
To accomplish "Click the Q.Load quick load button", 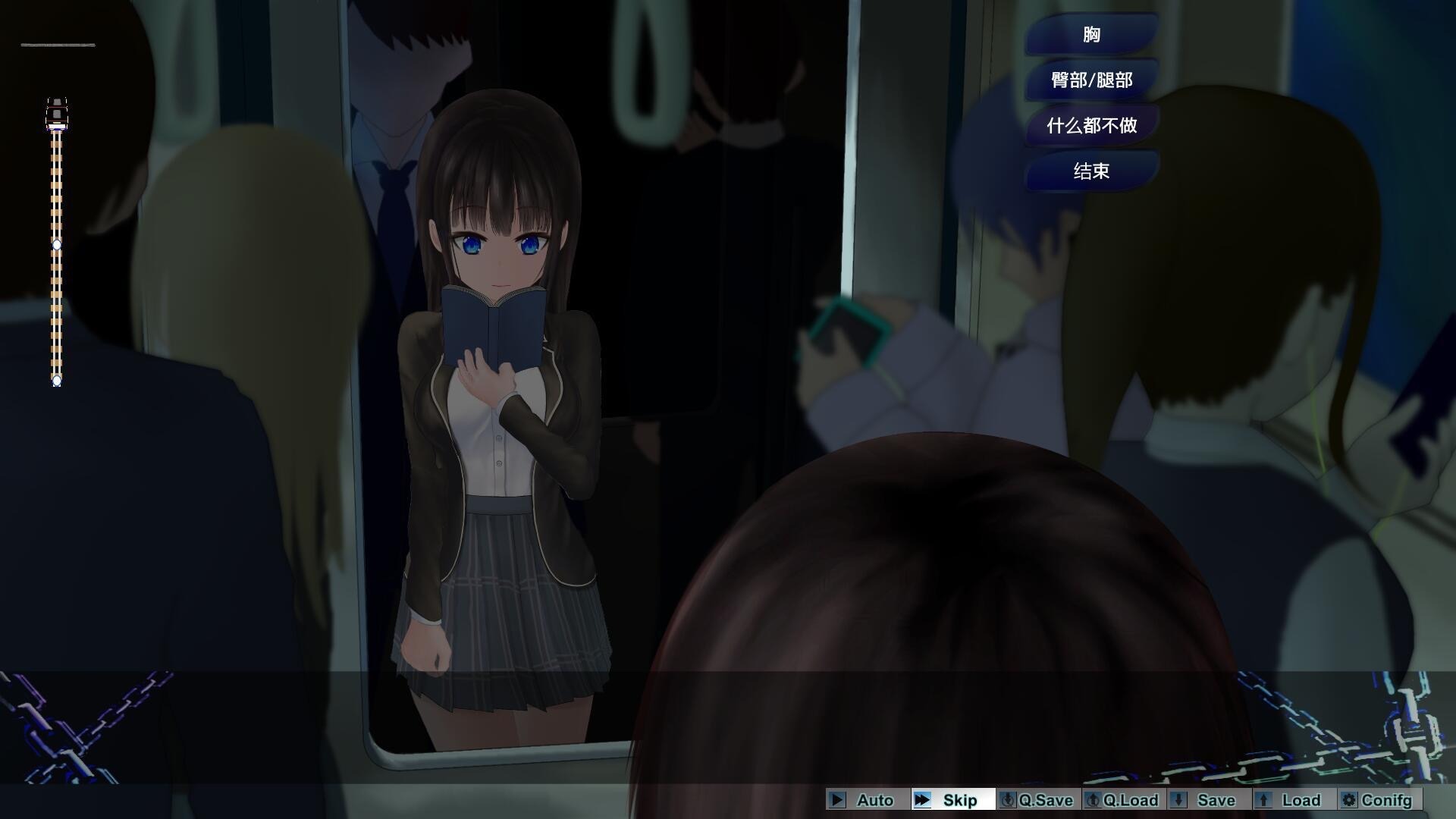I will pos(1122,800).
